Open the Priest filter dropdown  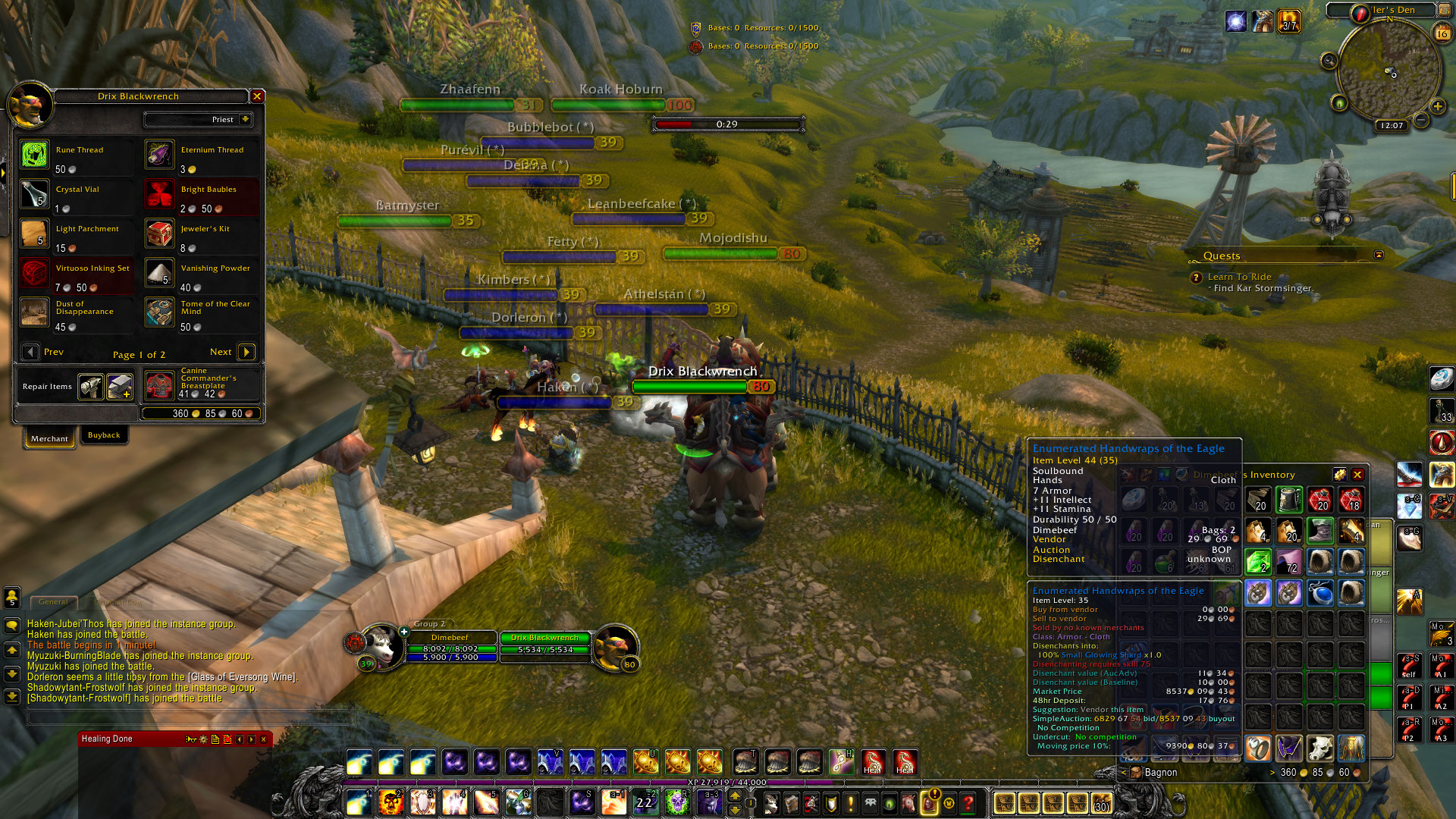[245, 120]
